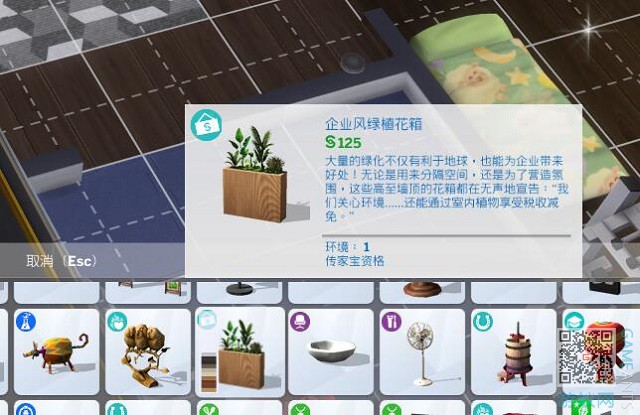Screen dimensions: 640x415
Task: Pick the wood color swatch for planter
Action: (x=209, y=367)
